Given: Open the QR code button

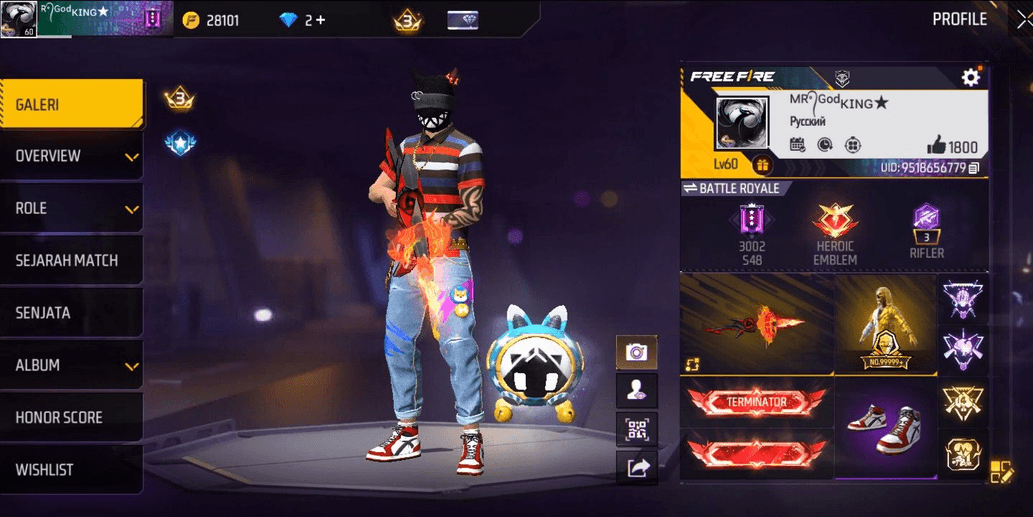Looking at the screenshot, I should (x=636, y=428).
